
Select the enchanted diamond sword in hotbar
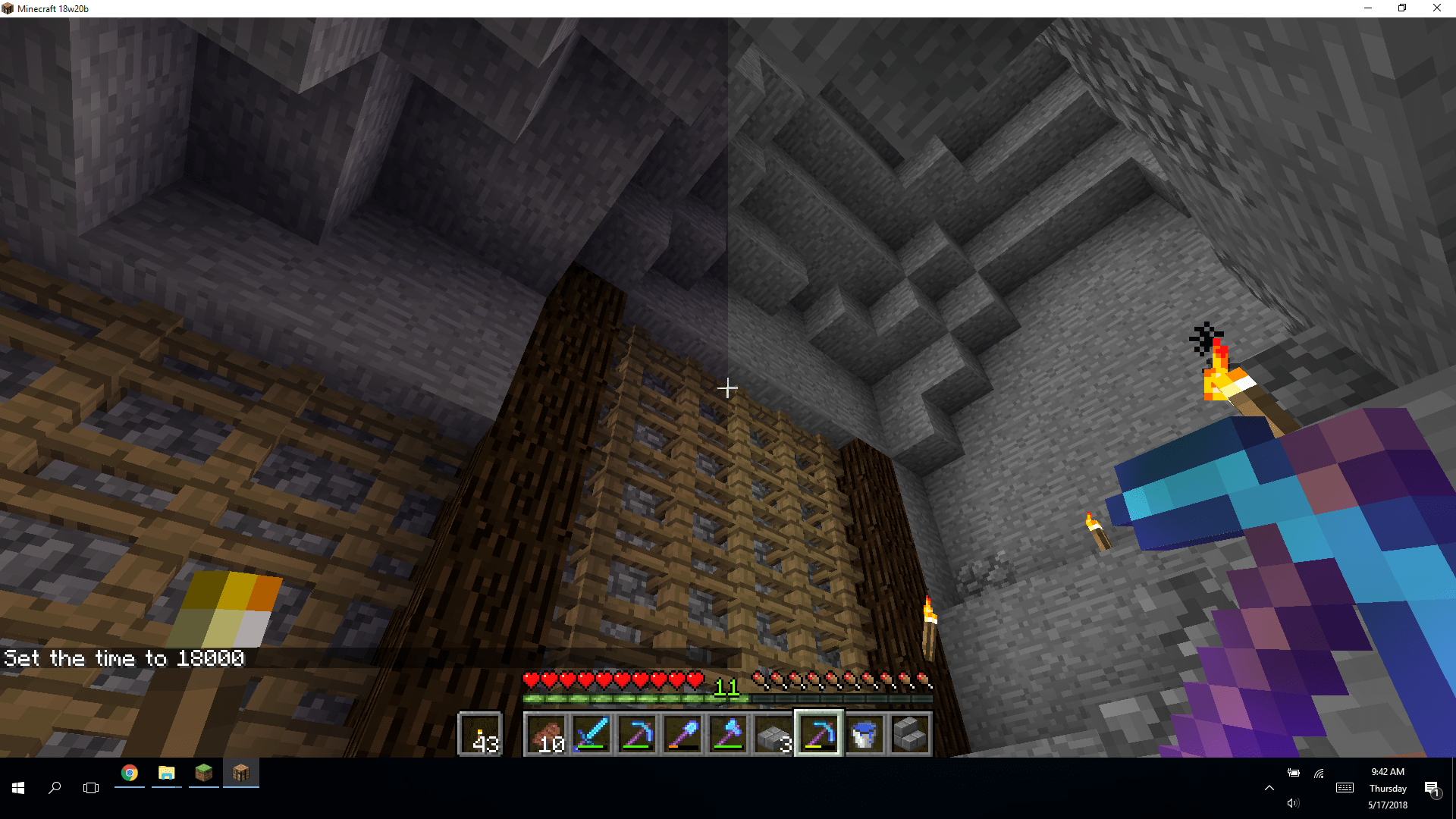point(591,733)
